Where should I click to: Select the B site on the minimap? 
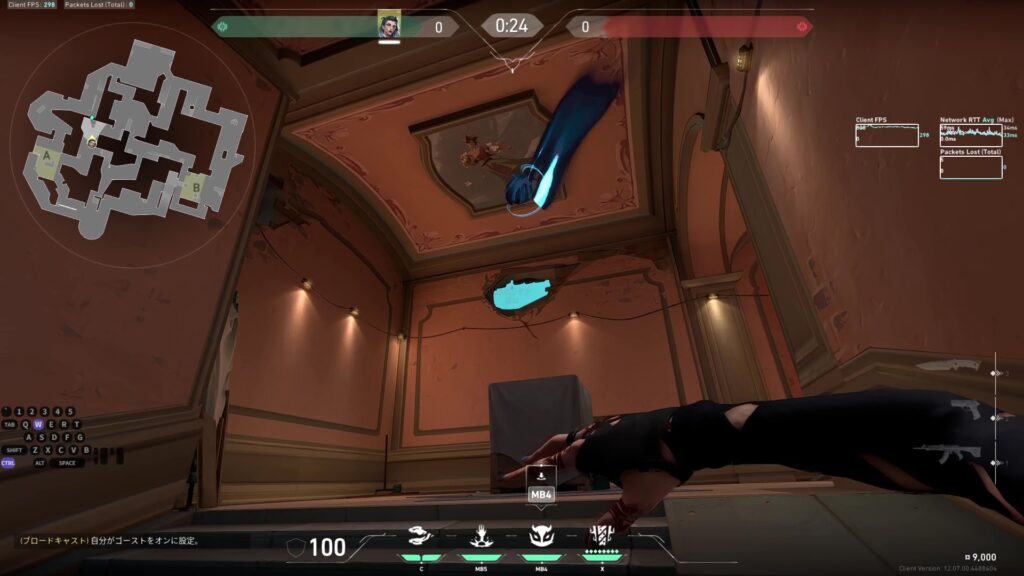[x=196, y=186]
